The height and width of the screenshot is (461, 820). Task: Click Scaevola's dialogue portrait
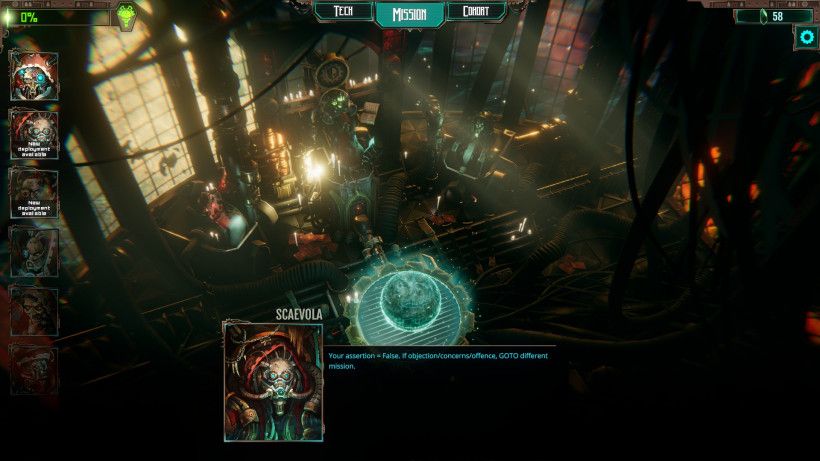pyautogui.click(x=273, y=381)
